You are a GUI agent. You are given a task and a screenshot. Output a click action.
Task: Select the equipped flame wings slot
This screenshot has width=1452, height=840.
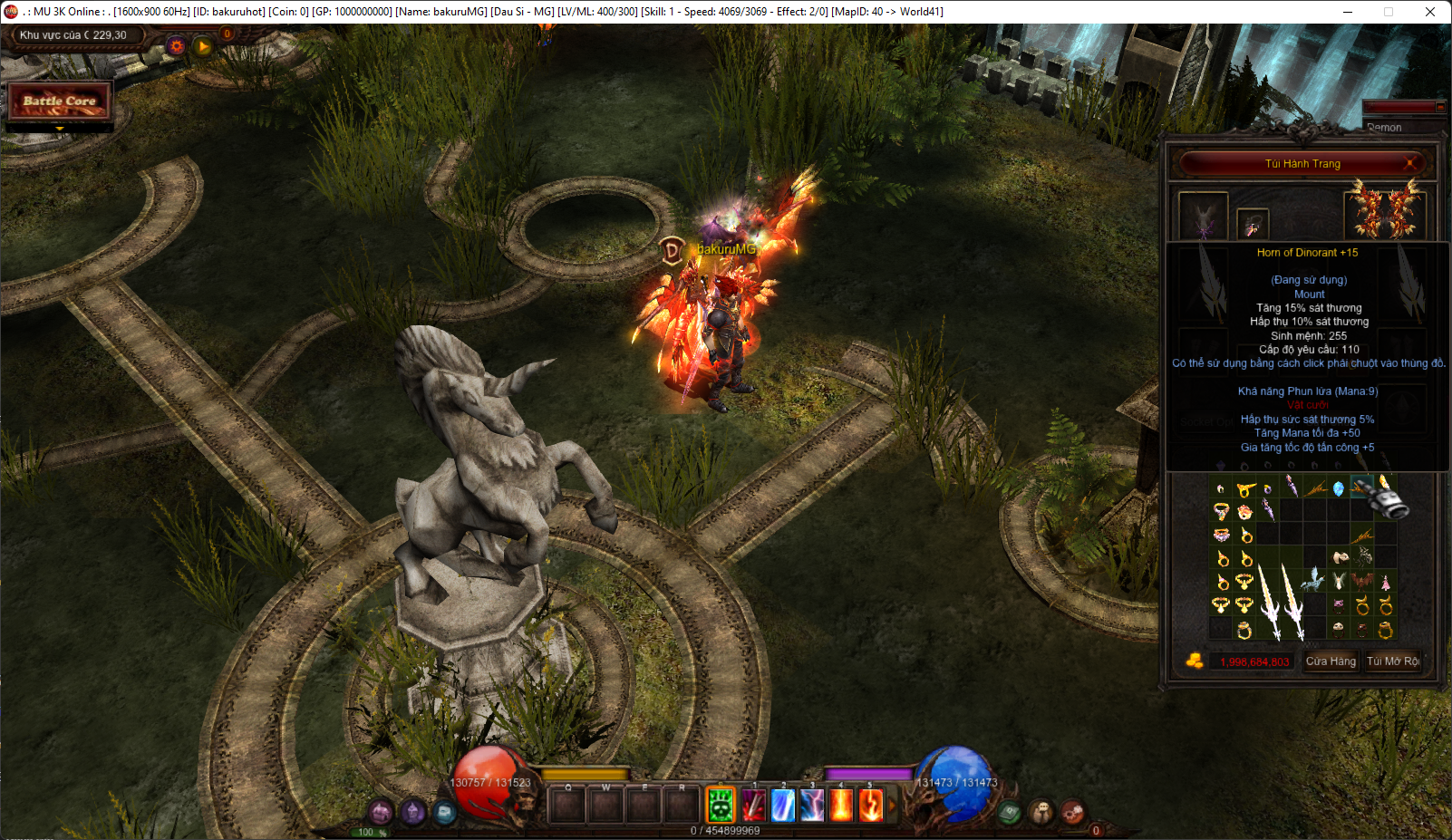click(x=1384, y=209)
